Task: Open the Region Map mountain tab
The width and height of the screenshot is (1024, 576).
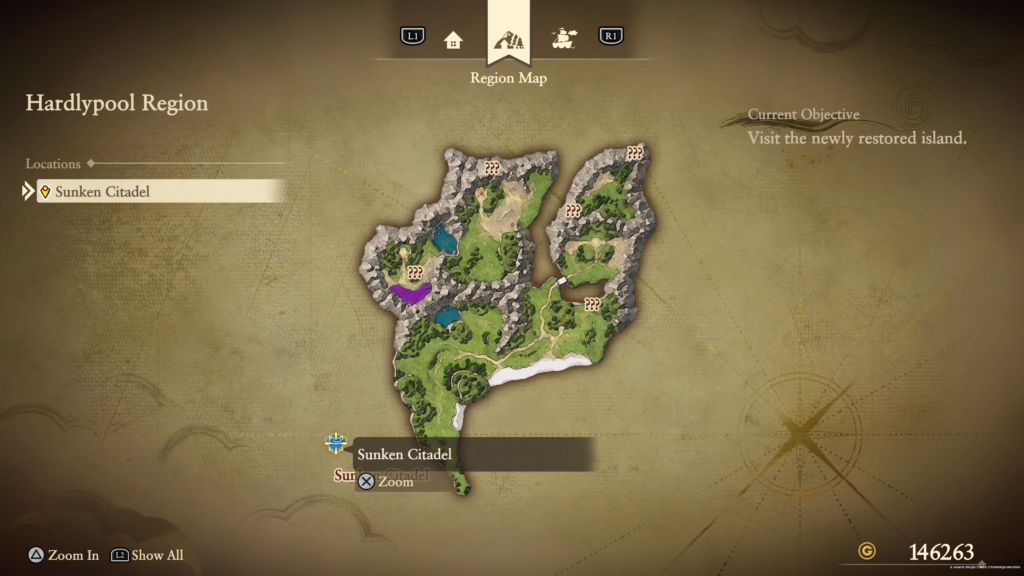Action: 508,40
